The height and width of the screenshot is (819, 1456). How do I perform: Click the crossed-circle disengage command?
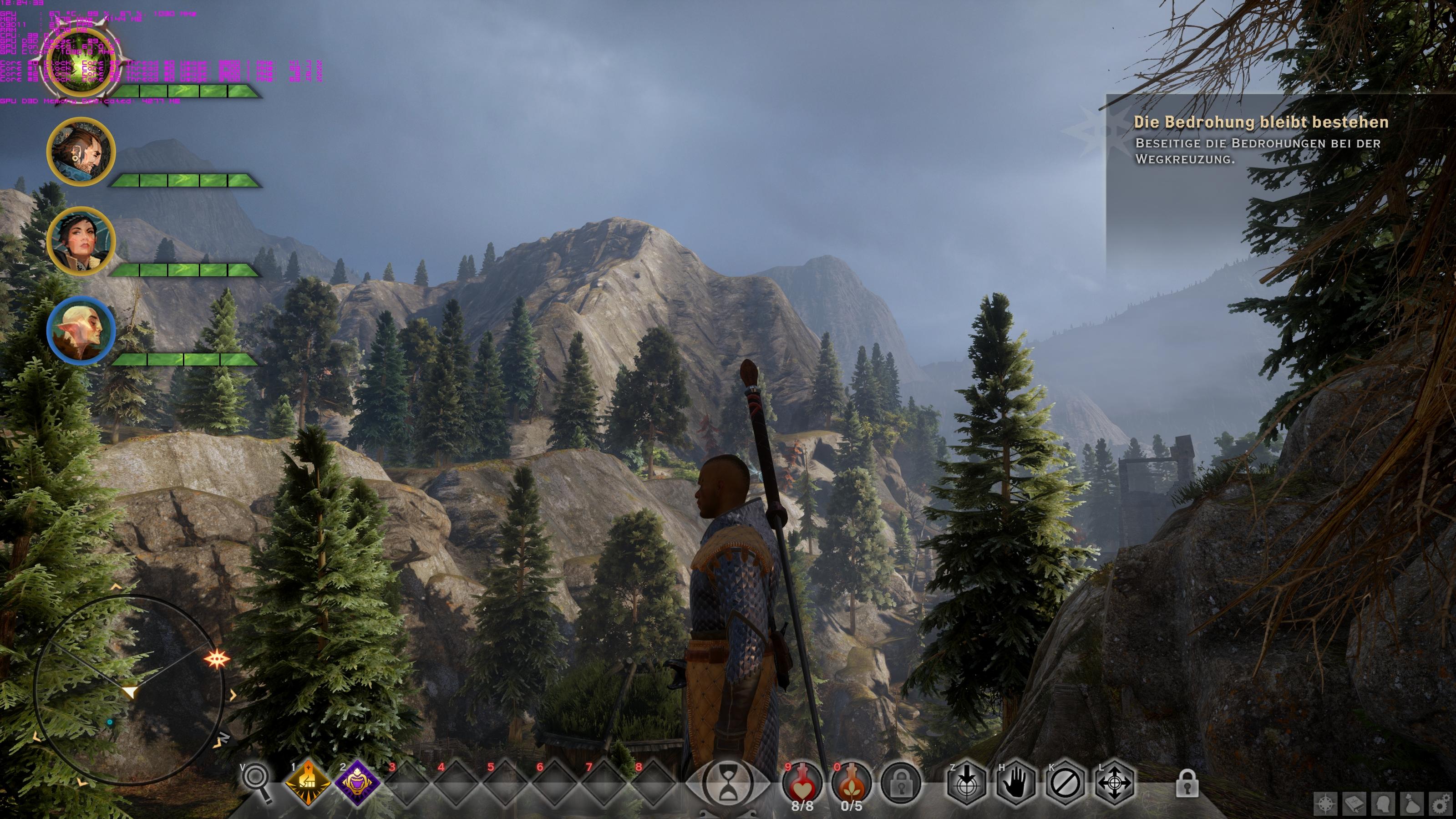(1065, 783)
